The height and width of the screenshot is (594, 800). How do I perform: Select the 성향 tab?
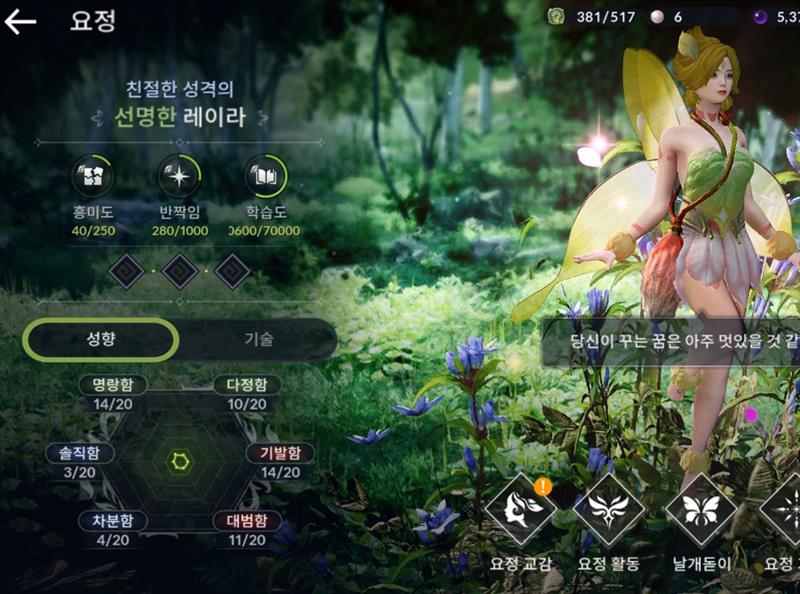100,339
